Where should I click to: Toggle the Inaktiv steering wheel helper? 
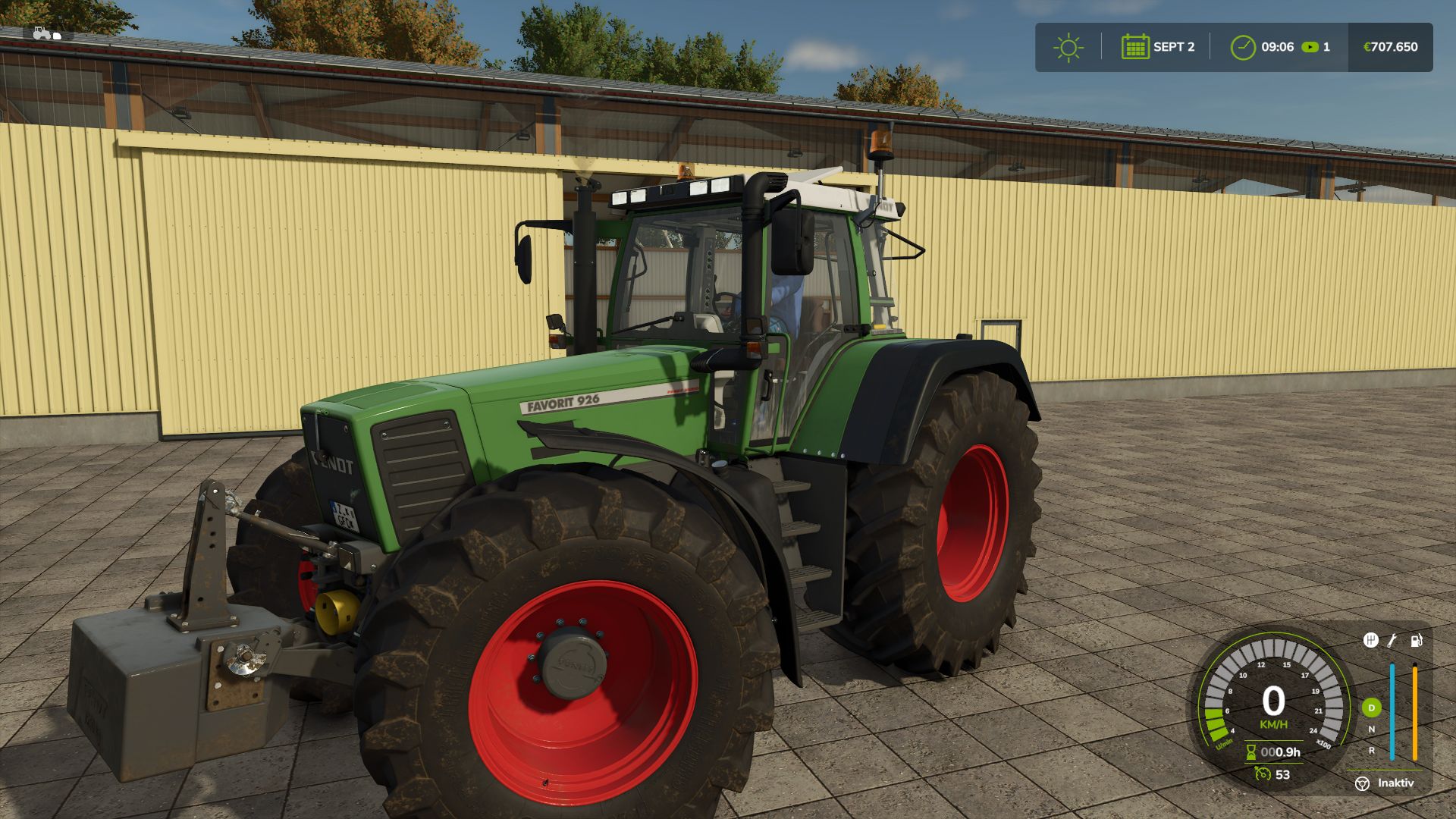(x=1363, y=783)
